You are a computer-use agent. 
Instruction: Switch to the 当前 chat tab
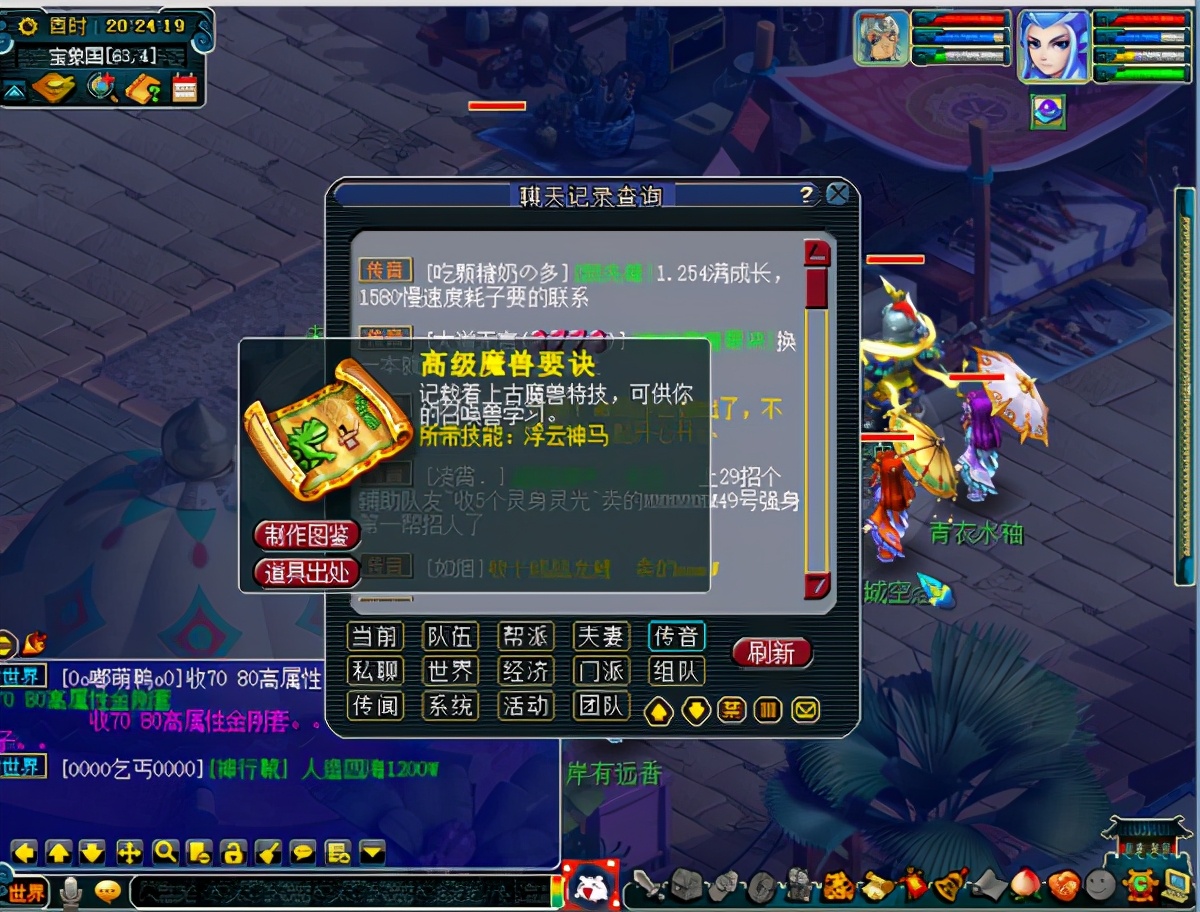coord(375,636)
